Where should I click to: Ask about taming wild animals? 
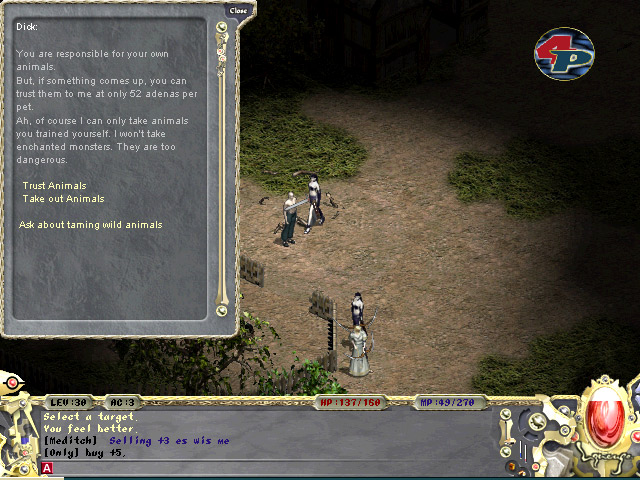pyautogui.click(x=90, y=225)
